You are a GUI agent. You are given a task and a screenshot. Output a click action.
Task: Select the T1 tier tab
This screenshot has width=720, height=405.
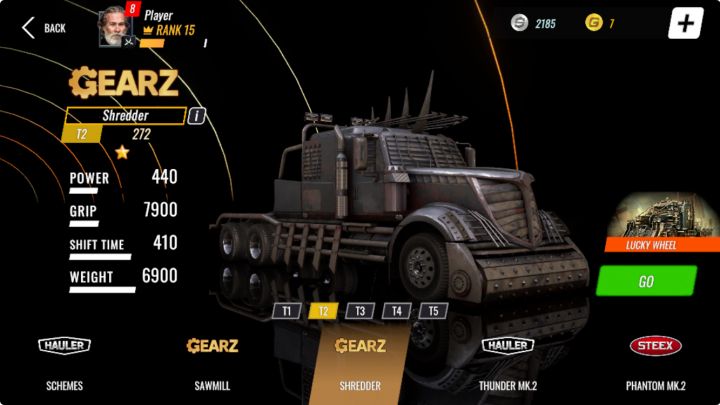286,311
